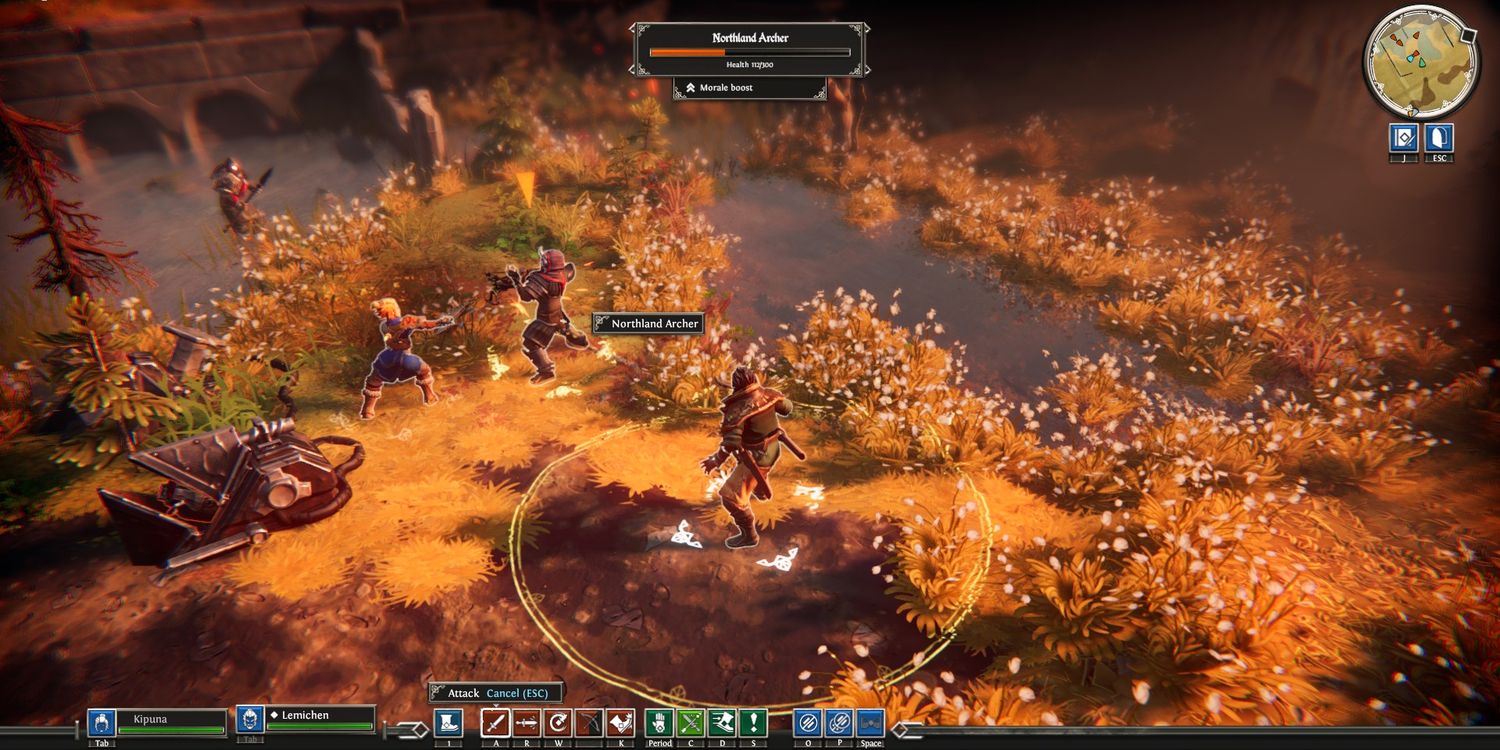Viewport: 1500px width, 750px height.
Task: Open the exit door menu icon
Action: tap(1439, 139)
